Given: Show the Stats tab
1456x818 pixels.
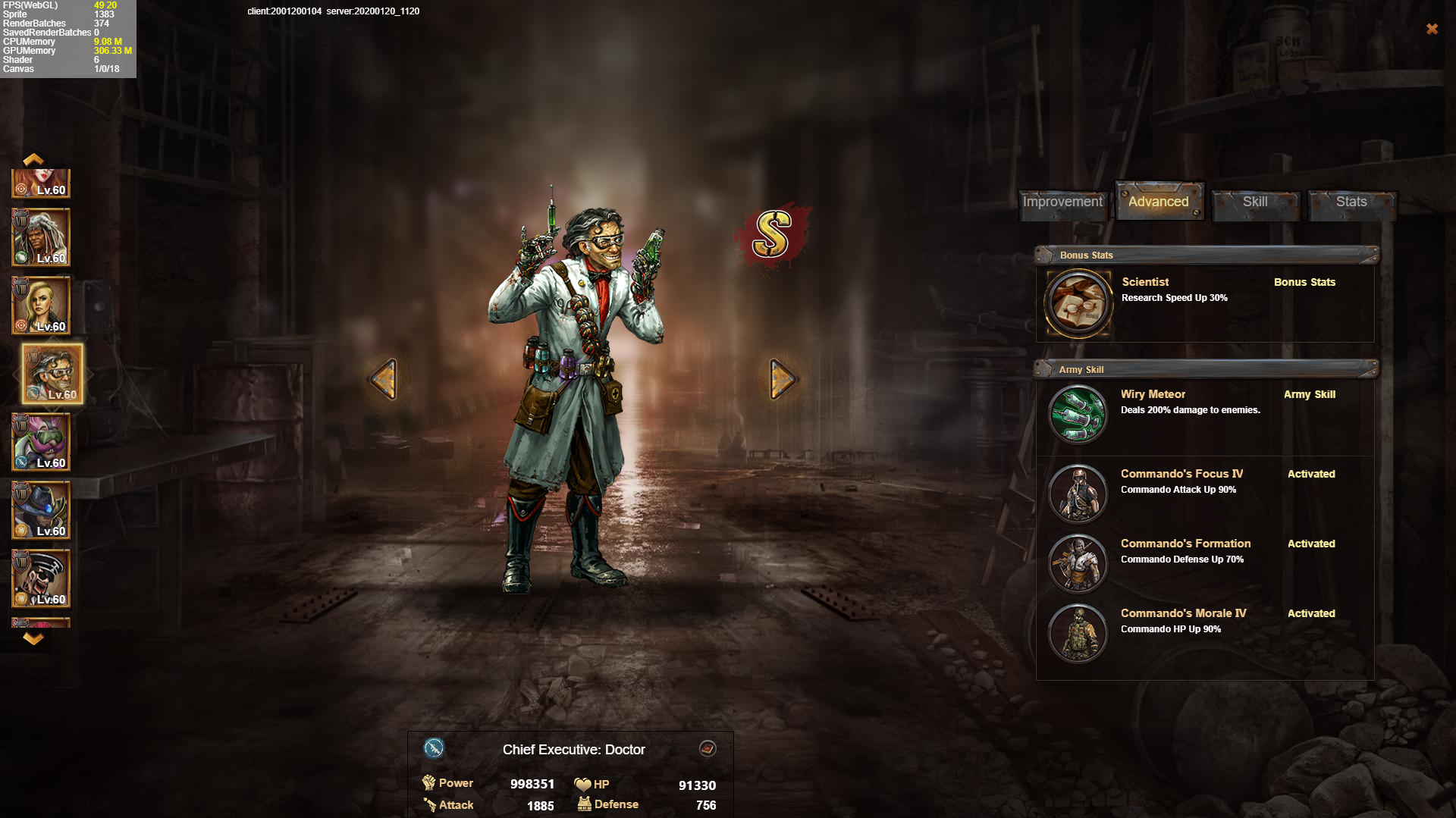Looking at the screenshot, I should 1351,202.
